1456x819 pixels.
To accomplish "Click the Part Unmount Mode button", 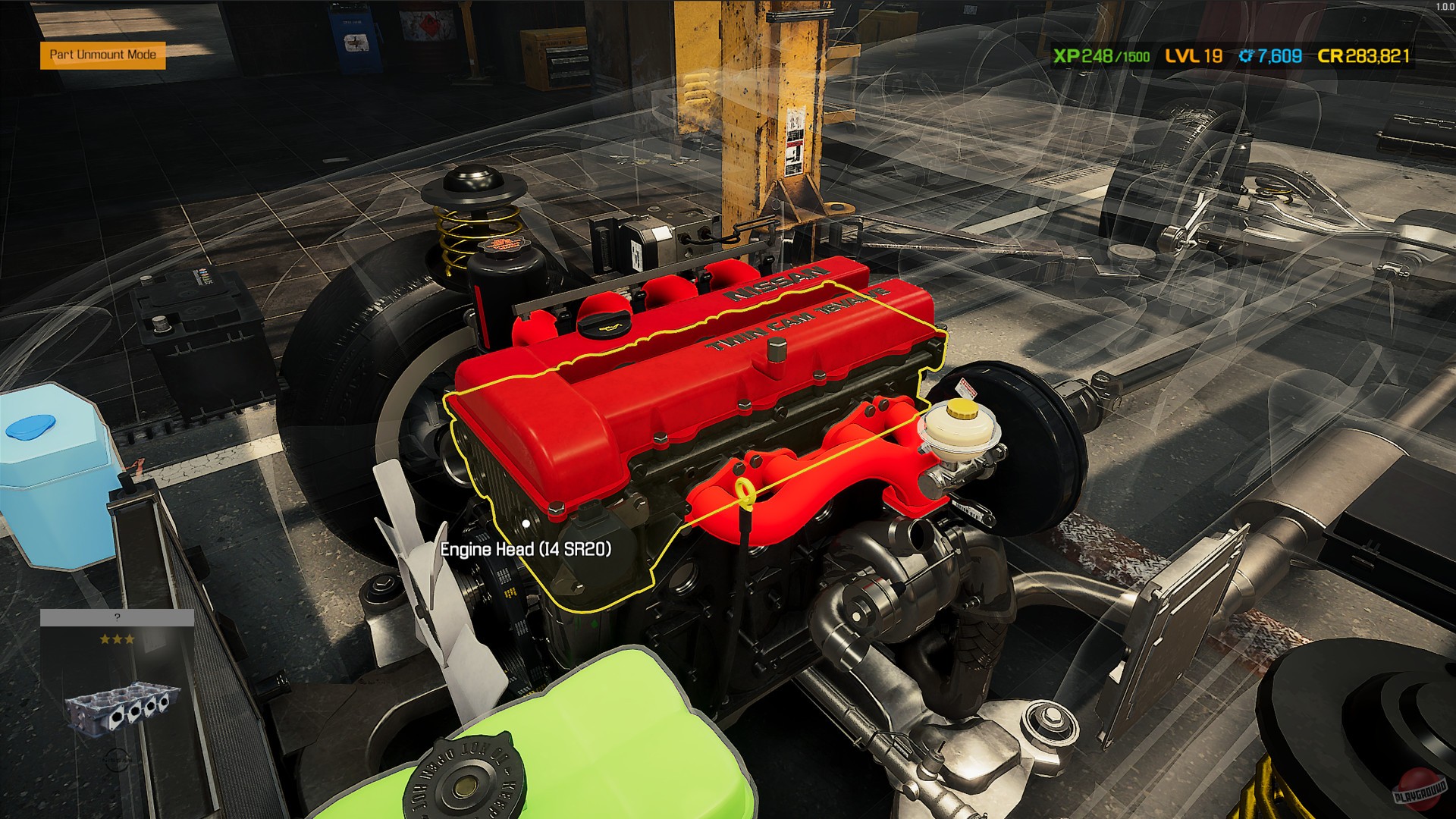I will pyautogui.click(x=102, y=55).
